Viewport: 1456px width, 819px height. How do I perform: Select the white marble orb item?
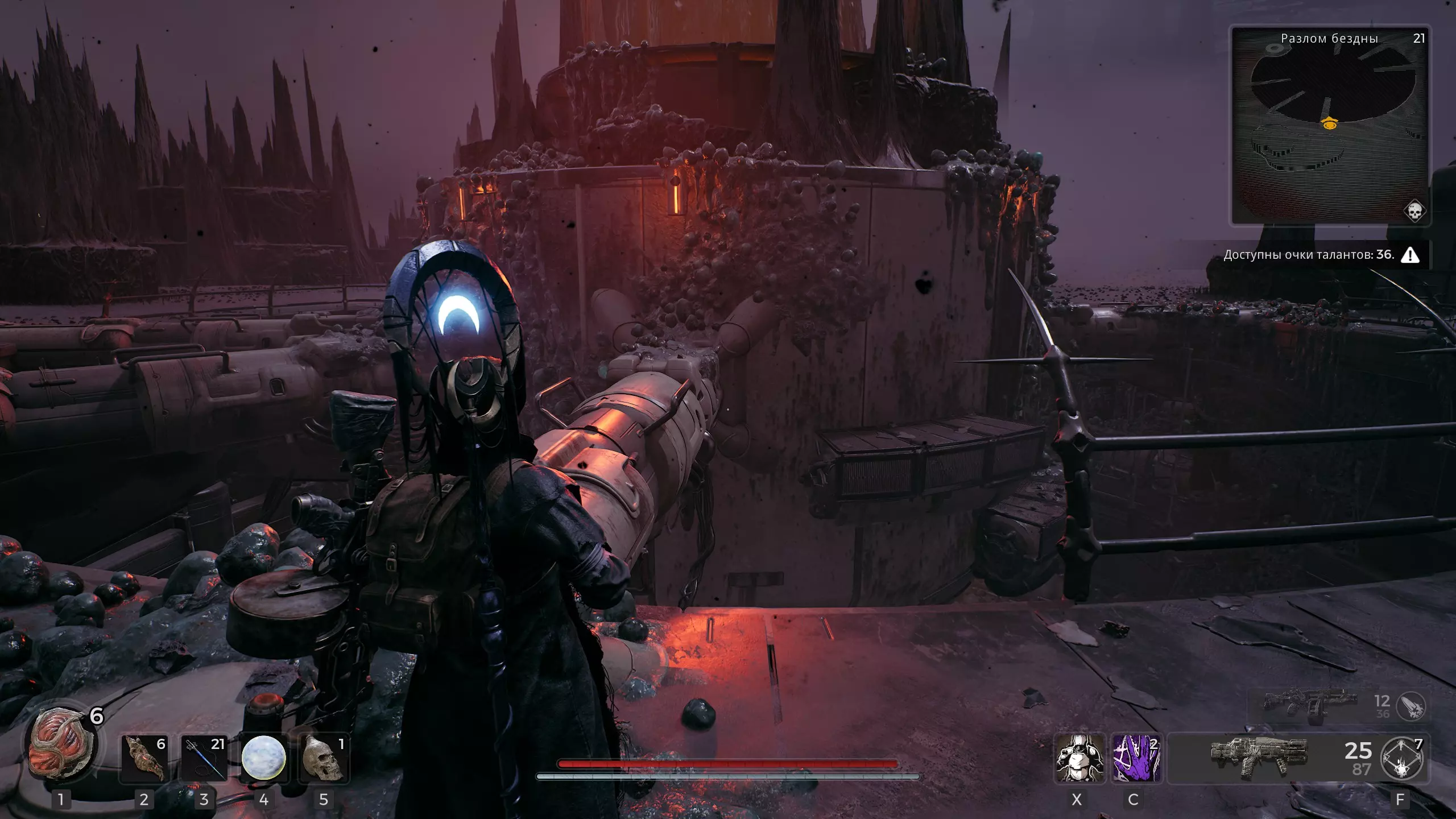click(263, 758)
